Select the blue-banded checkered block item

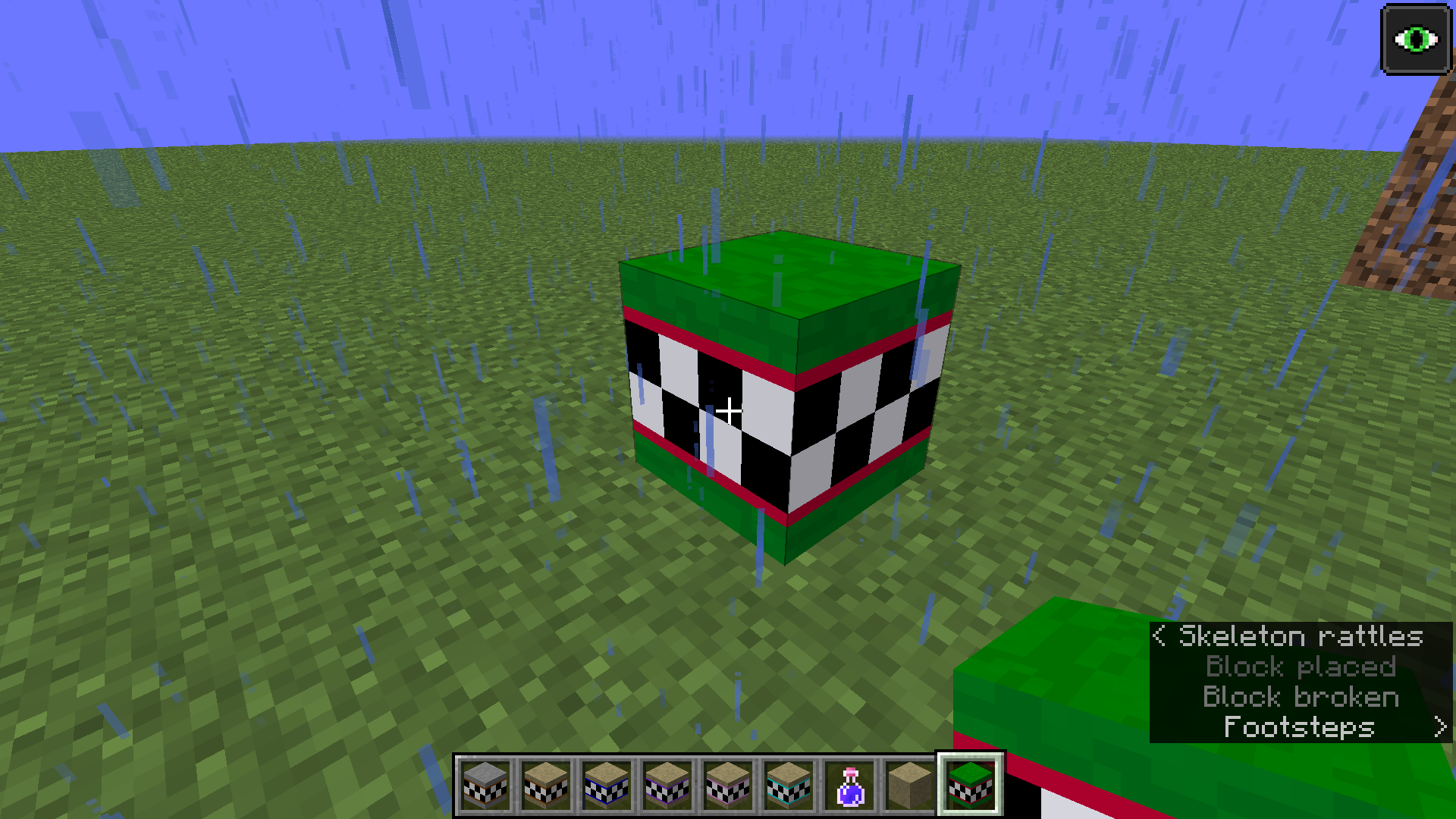pos(605,785)
